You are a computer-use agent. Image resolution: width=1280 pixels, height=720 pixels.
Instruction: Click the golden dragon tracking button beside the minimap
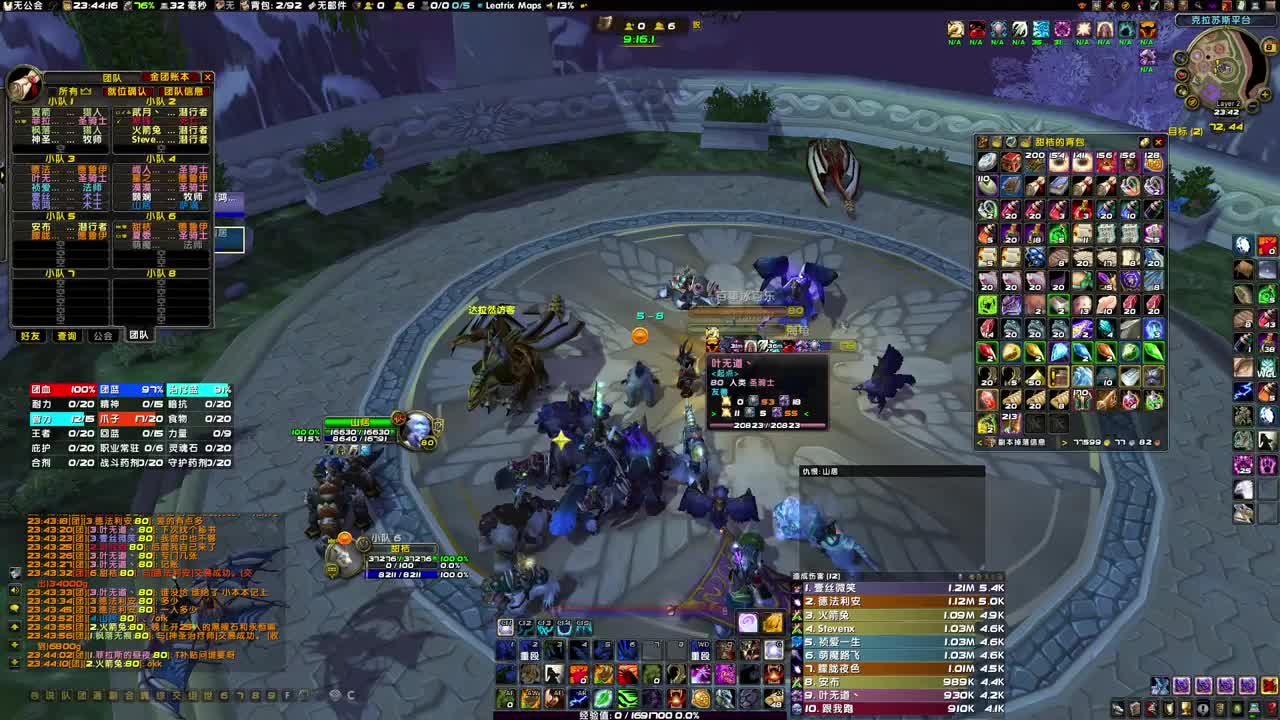click(1191, 102)
